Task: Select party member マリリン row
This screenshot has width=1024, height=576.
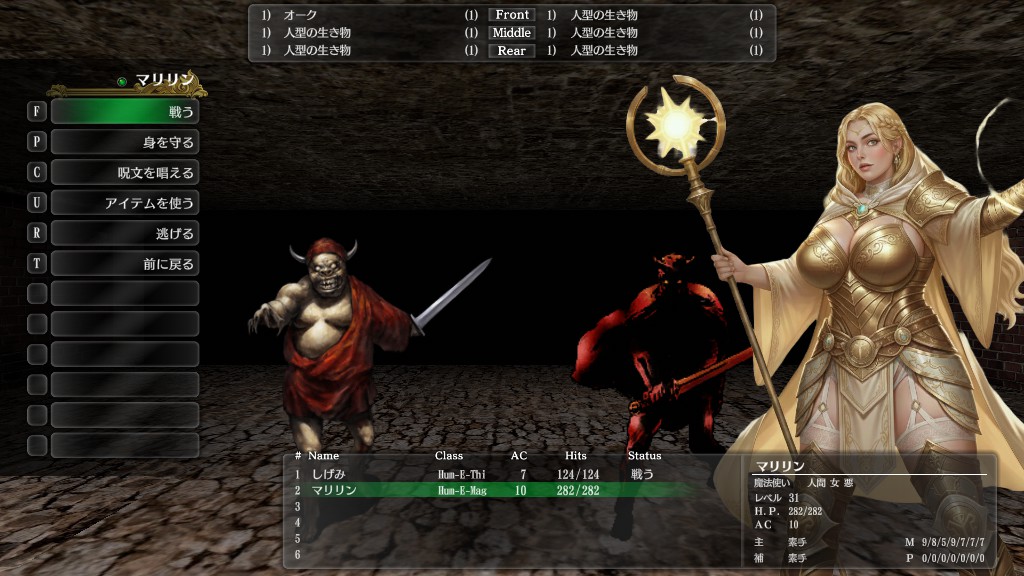Action: pos(480,490)
